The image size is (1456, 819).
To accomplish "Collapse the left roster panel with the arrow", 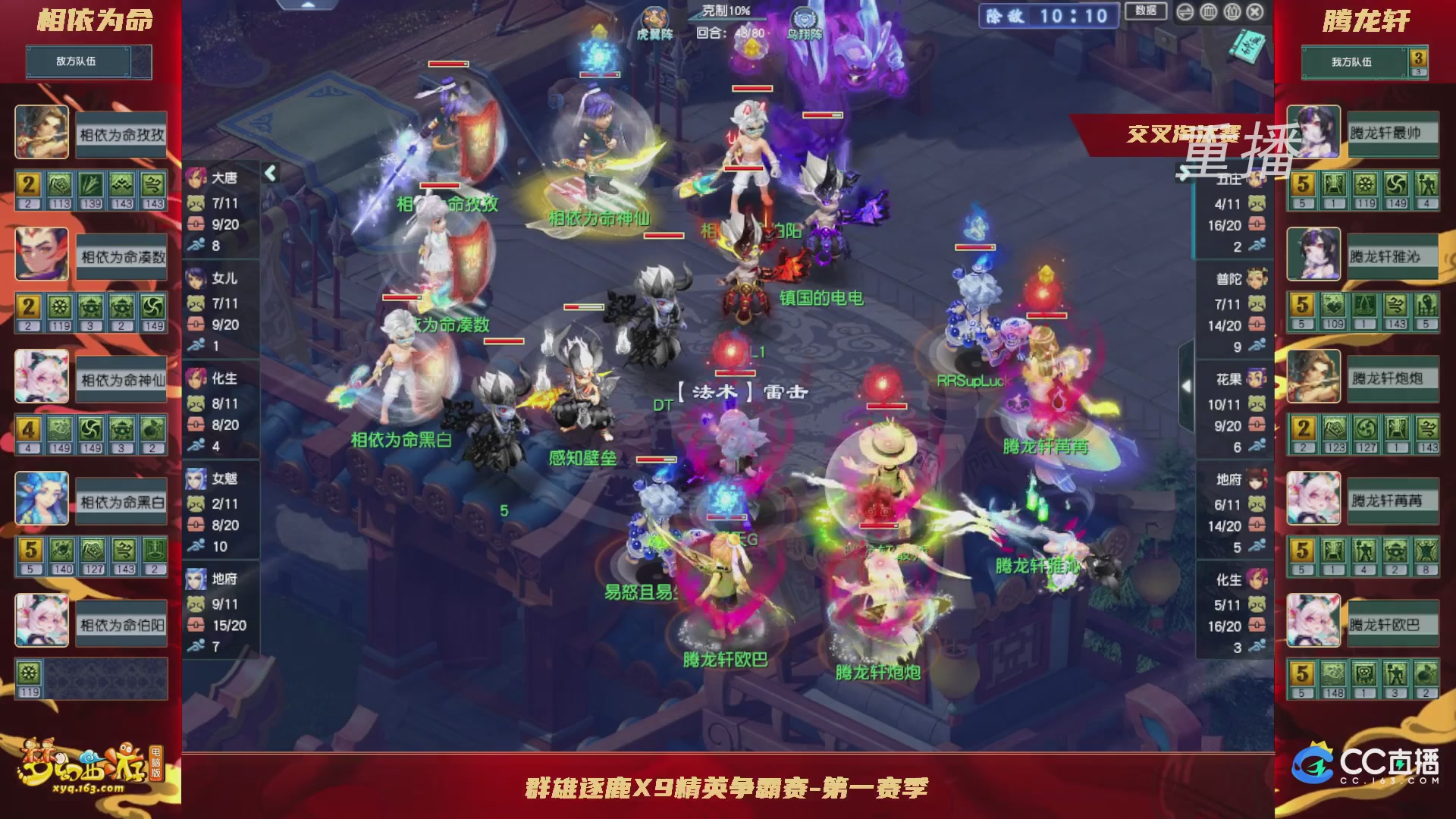I will point(270,173).
